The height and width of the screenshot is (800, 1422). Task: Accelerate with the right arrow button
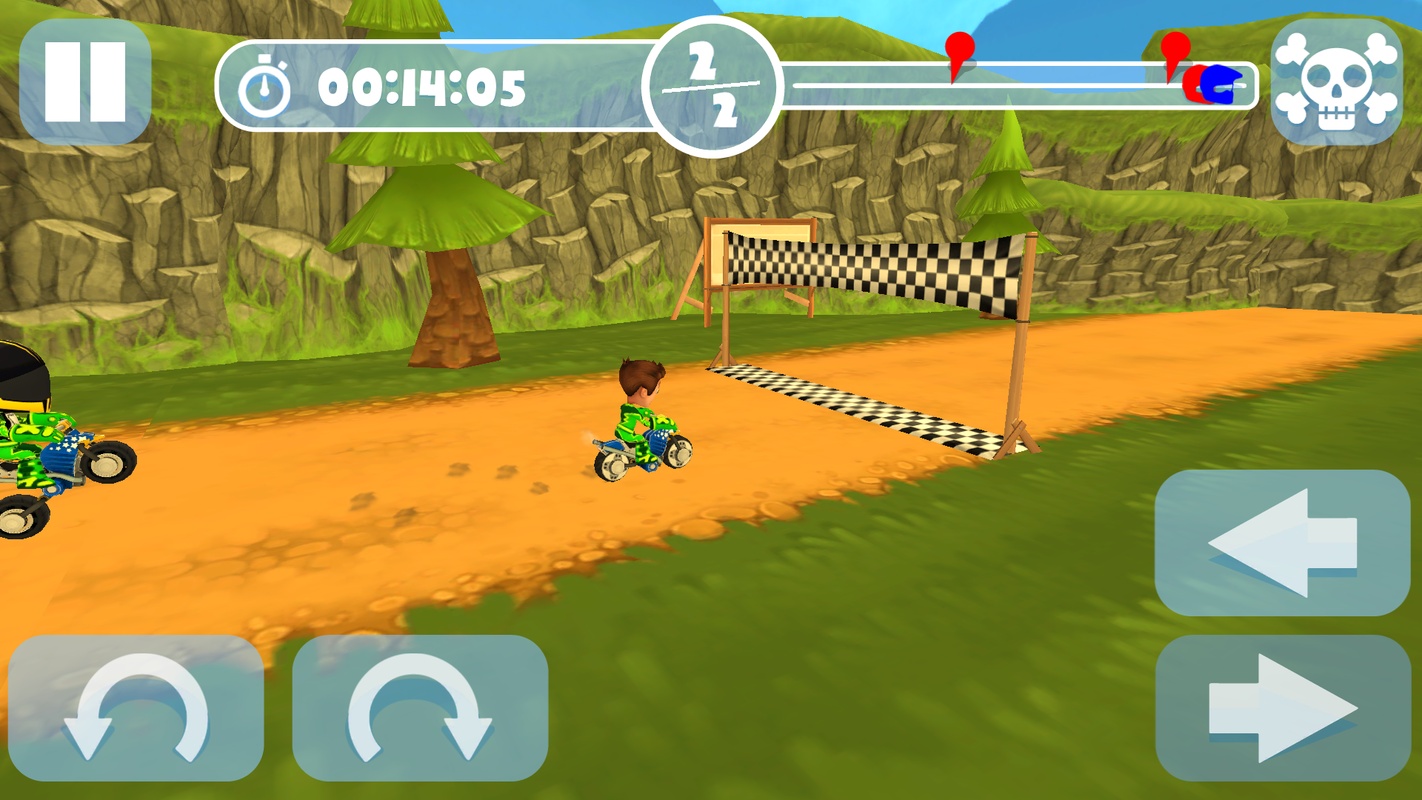(1282, 708)
